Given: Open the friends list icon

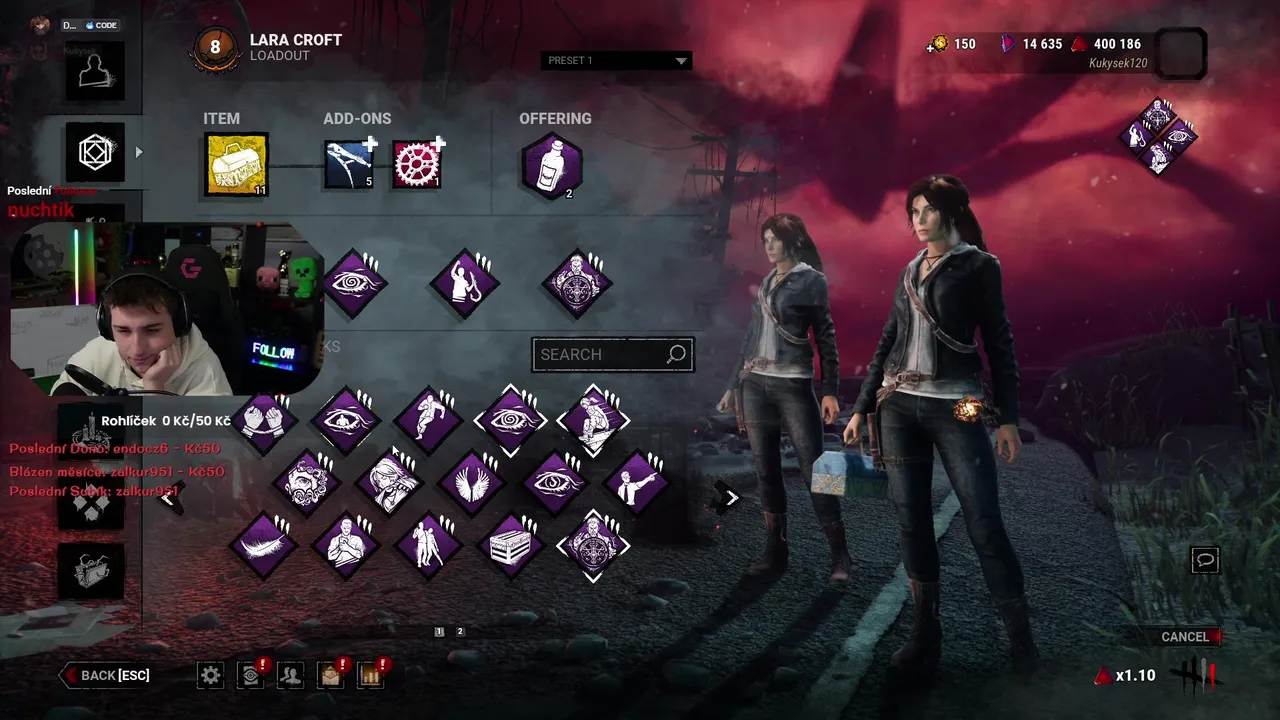Looking at the screenshot, I should [290, 675].
